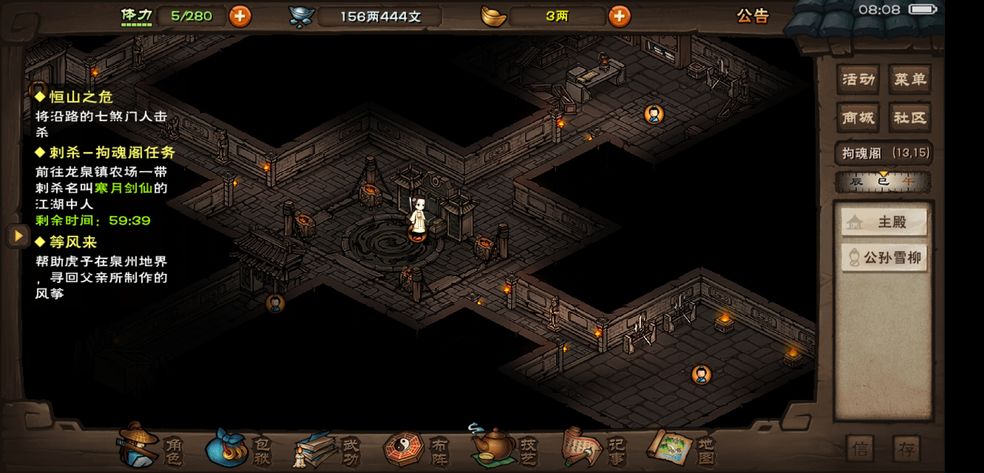Open the 角色 character sheet
This screenshot has width=984, height=473.
click(150, 446)
